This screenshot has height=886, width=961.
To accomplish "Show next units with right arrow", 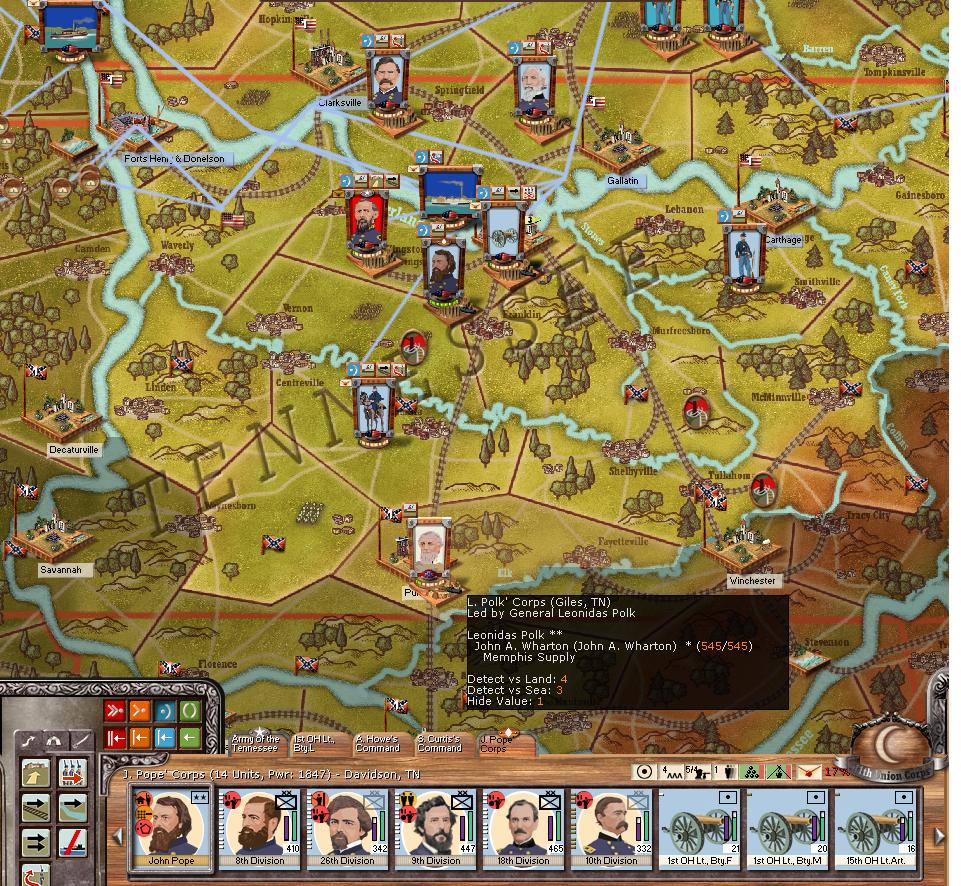I will click(940, 835).
